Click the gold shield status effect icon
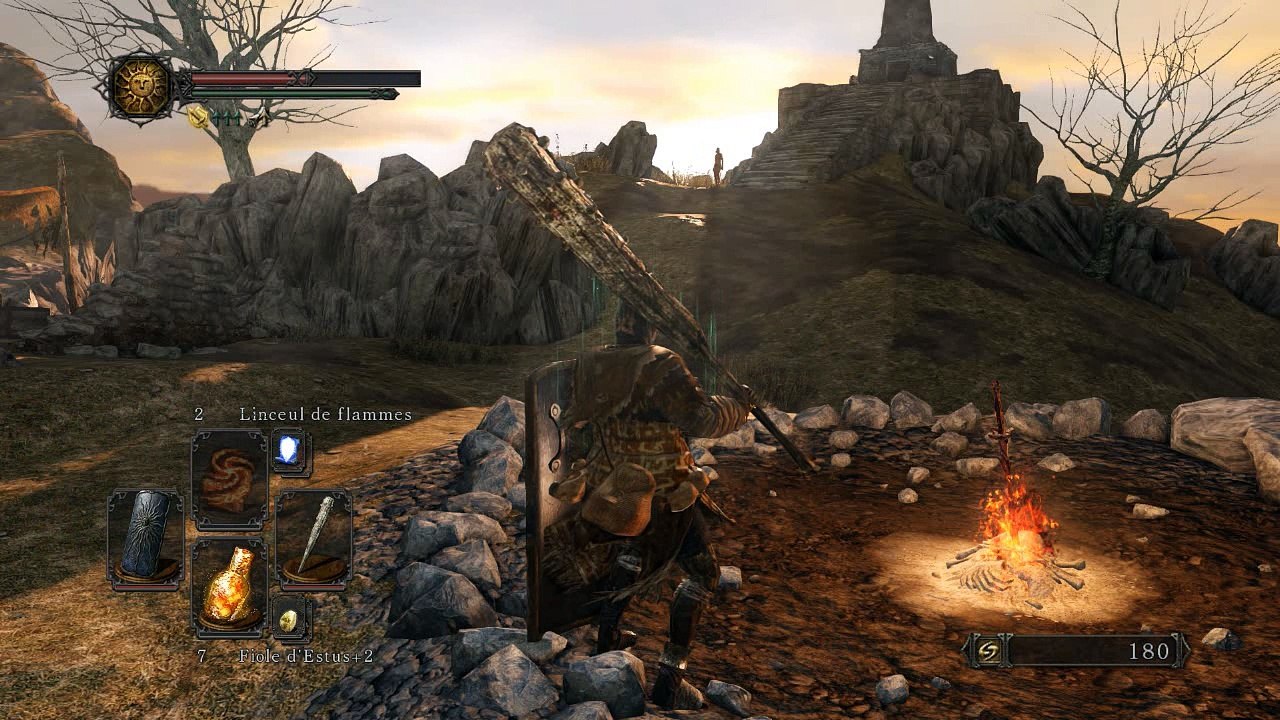The image size is (1280, 720). (x=198, y=117)
